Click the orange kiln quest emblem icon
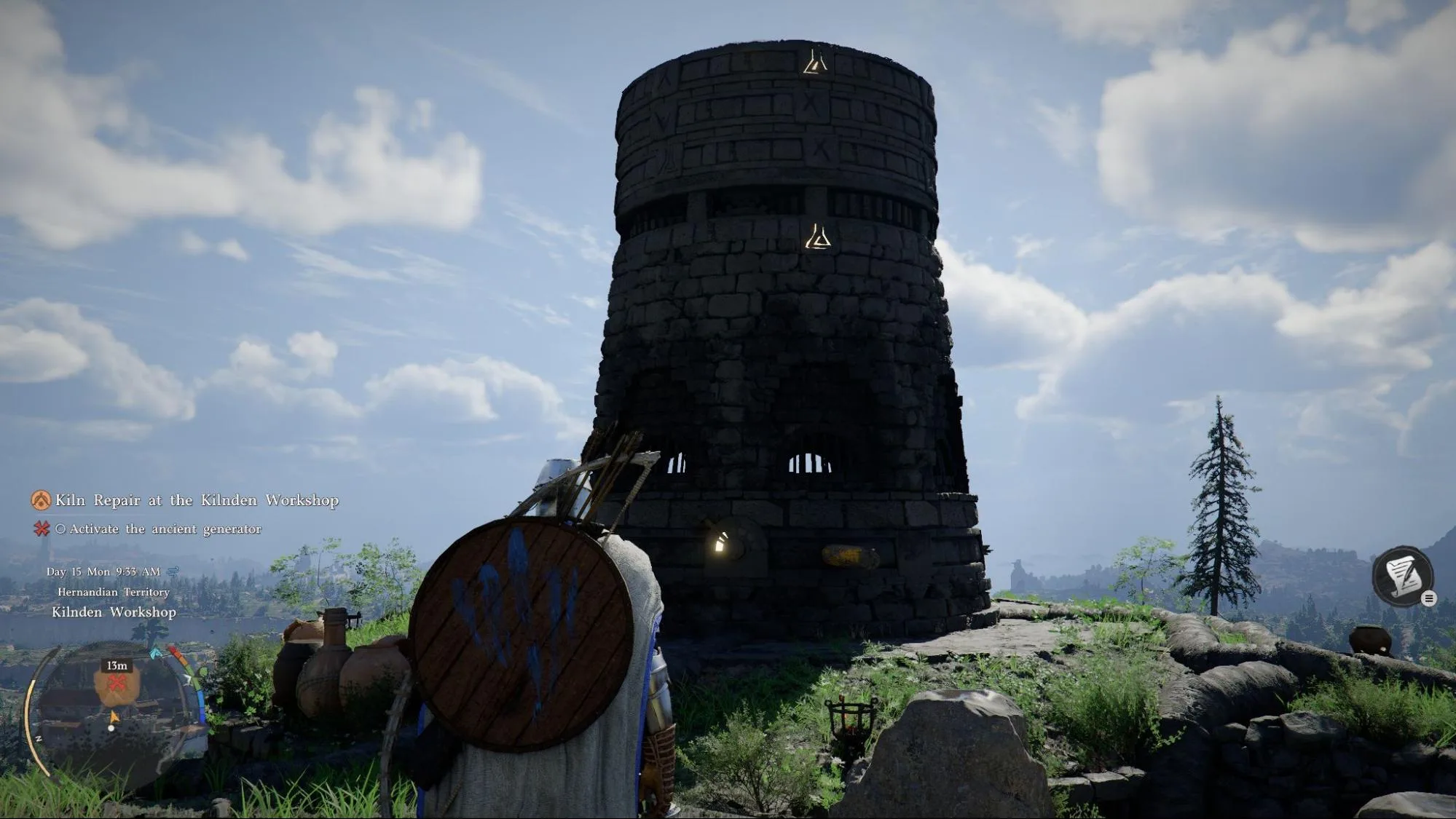 tap(40, 501)
